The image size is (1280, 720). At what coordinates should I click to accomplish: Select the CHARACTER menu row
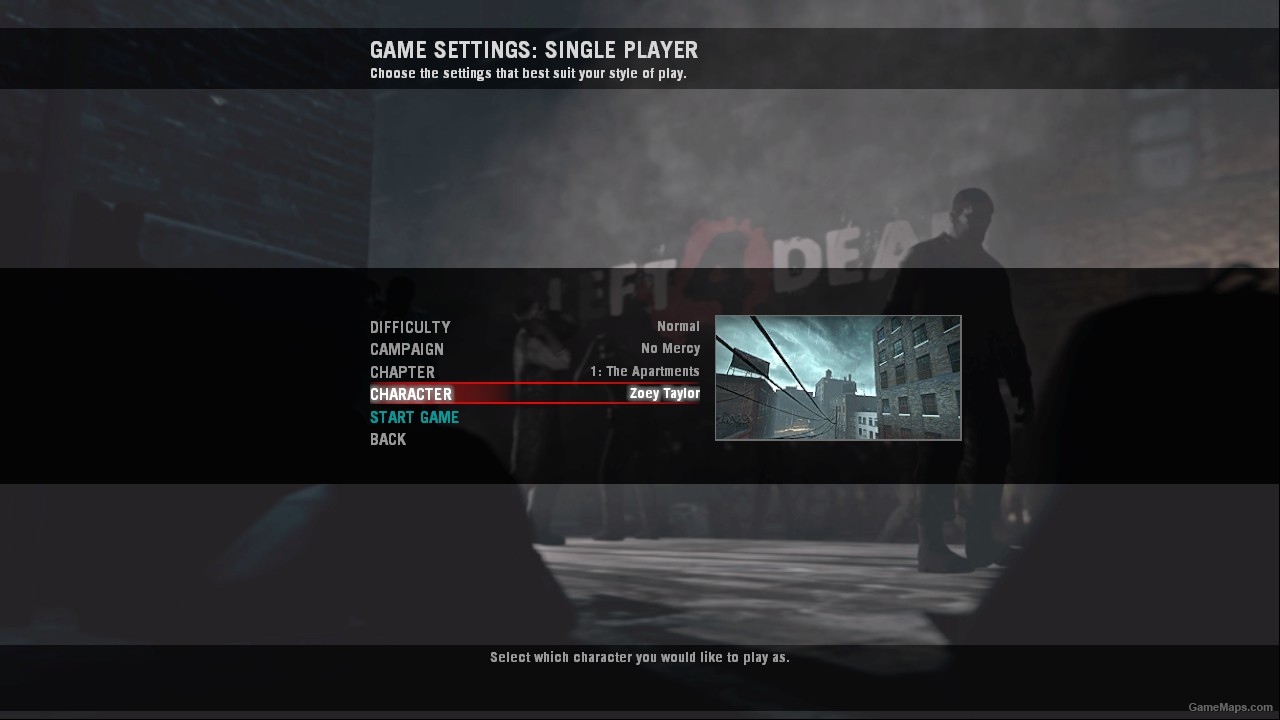click(411, 393)
